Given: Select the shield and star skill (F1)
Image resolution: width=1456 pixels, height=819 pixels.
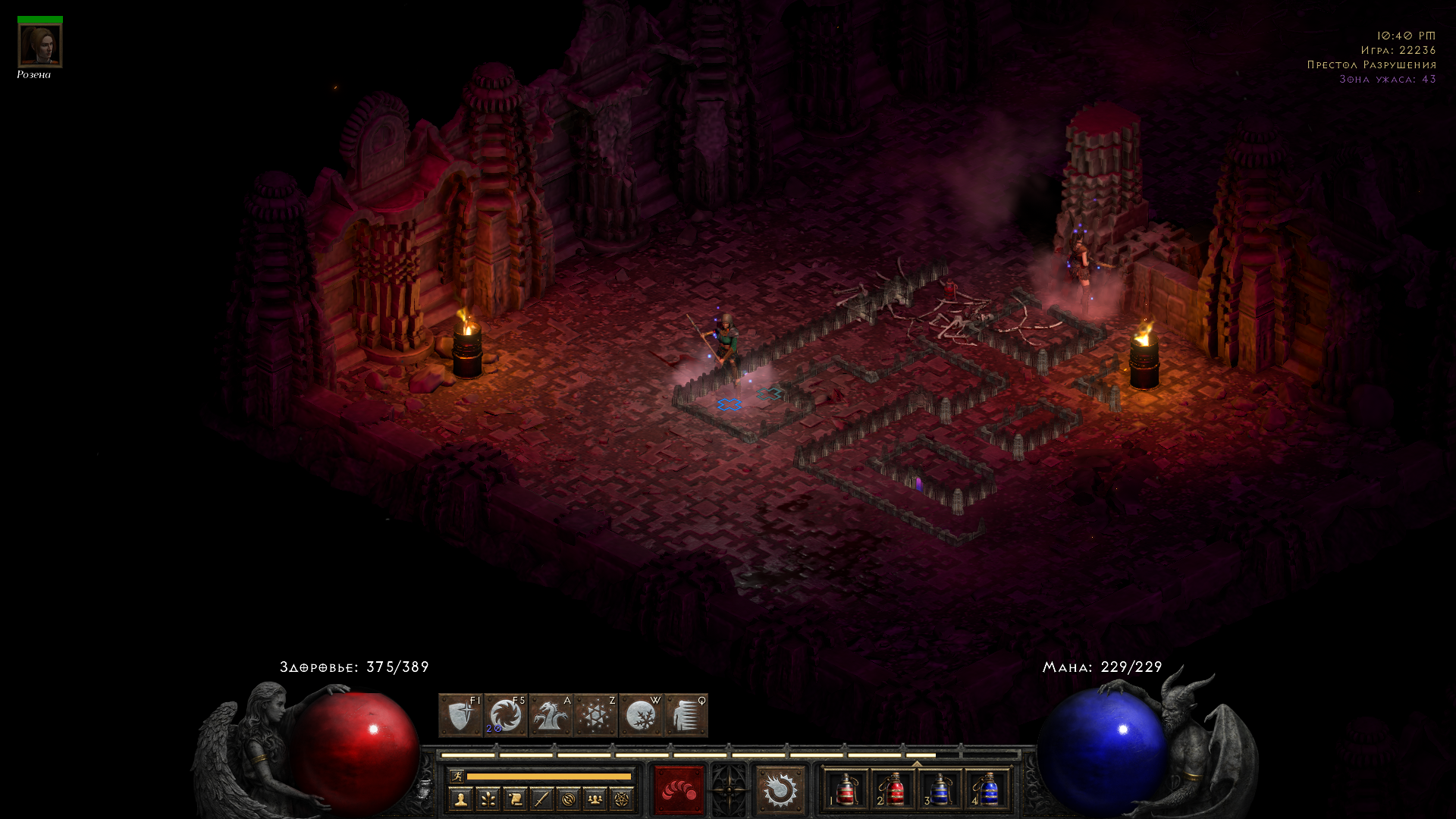Looking at the screenshot, I should [x=460, y=715].
